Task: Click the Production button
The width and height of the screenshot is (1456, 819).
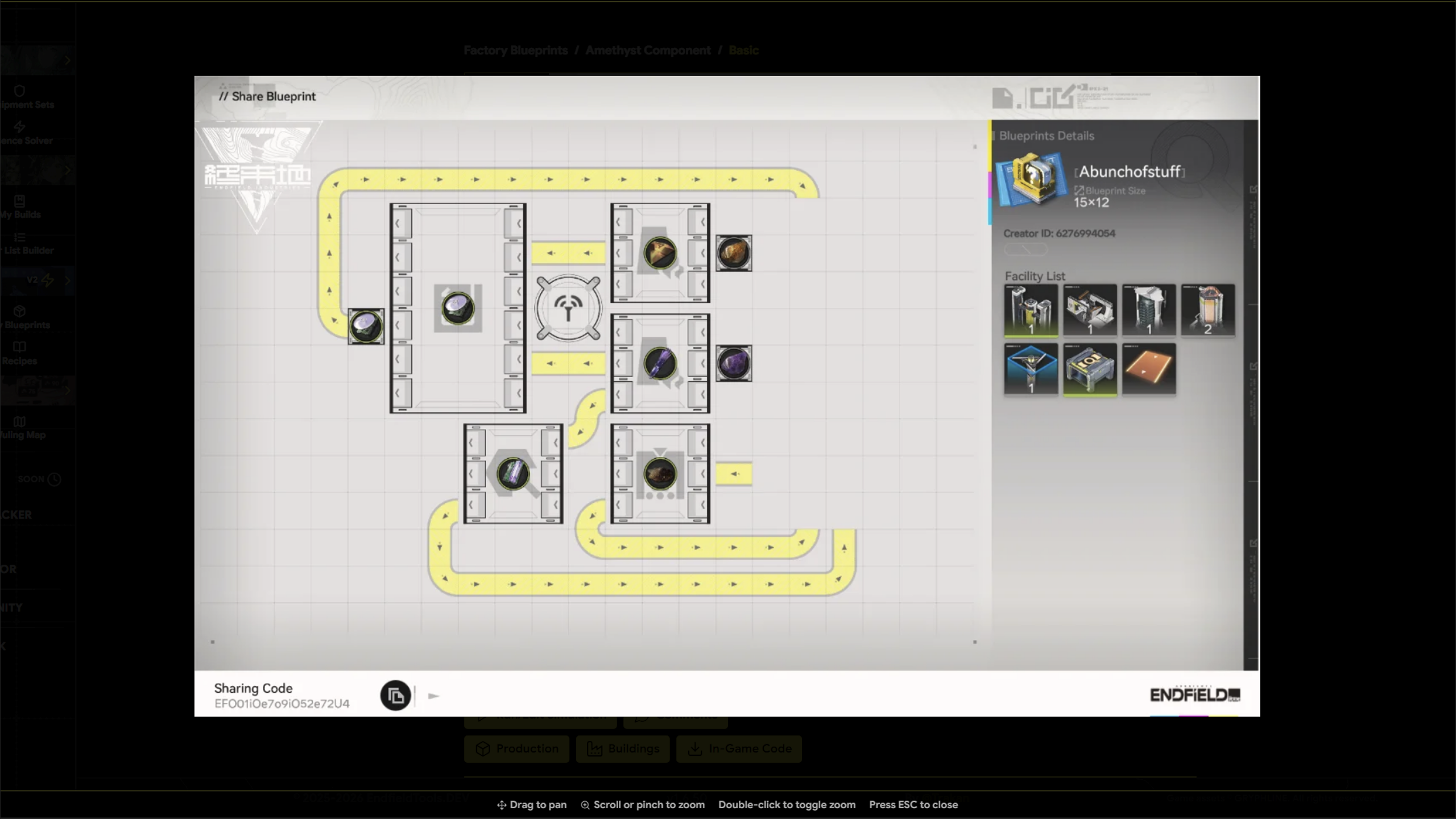Action: coord(516,749)
